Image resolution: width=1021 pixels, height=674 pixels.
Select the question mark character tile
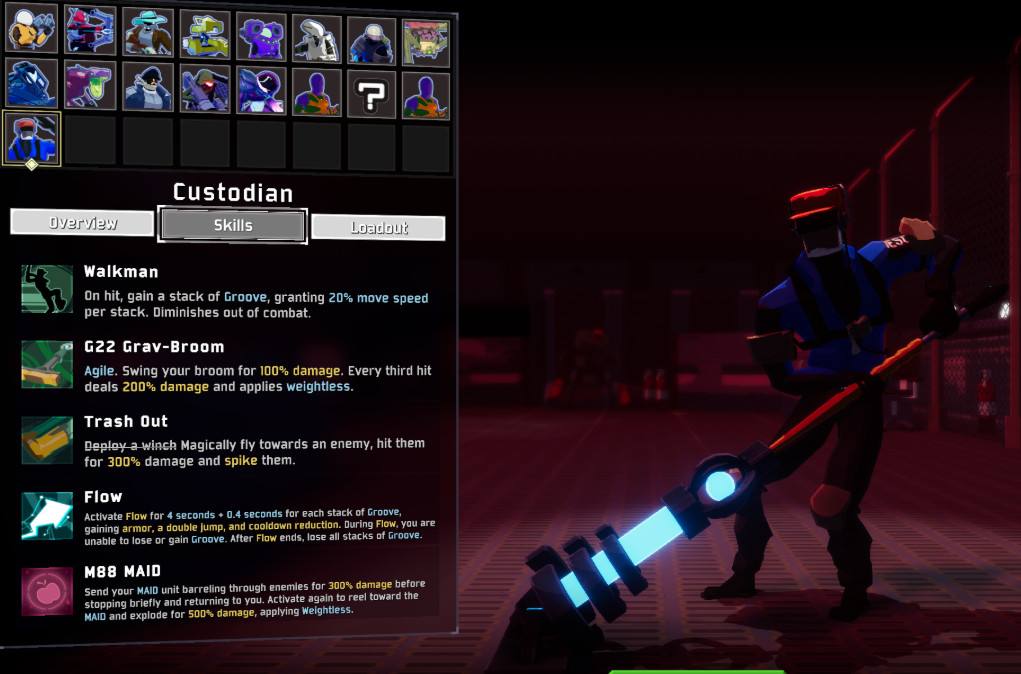(x=372, y=95)
